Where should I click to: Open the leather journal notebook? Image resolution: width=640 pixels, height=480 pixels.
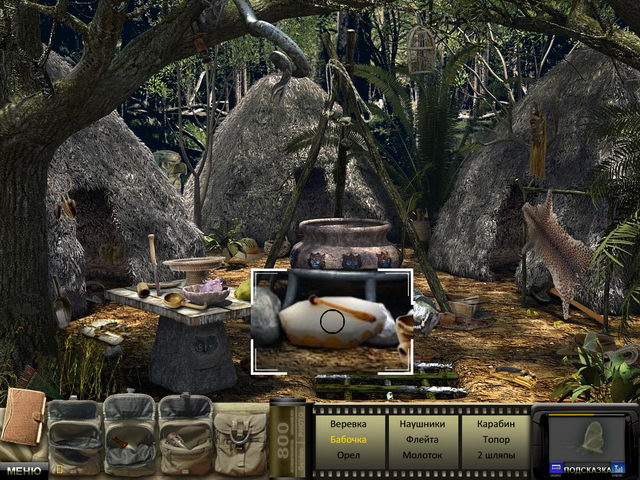pos(22,418)
